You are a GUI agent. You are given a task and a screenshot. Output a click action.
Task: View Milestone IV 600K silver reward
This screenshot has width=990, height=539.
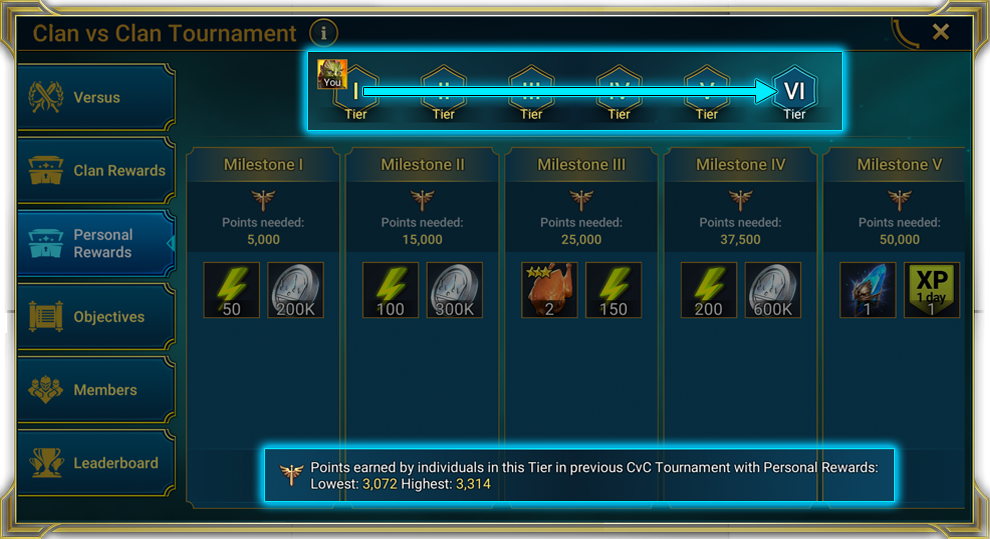(x=772, y=290)
